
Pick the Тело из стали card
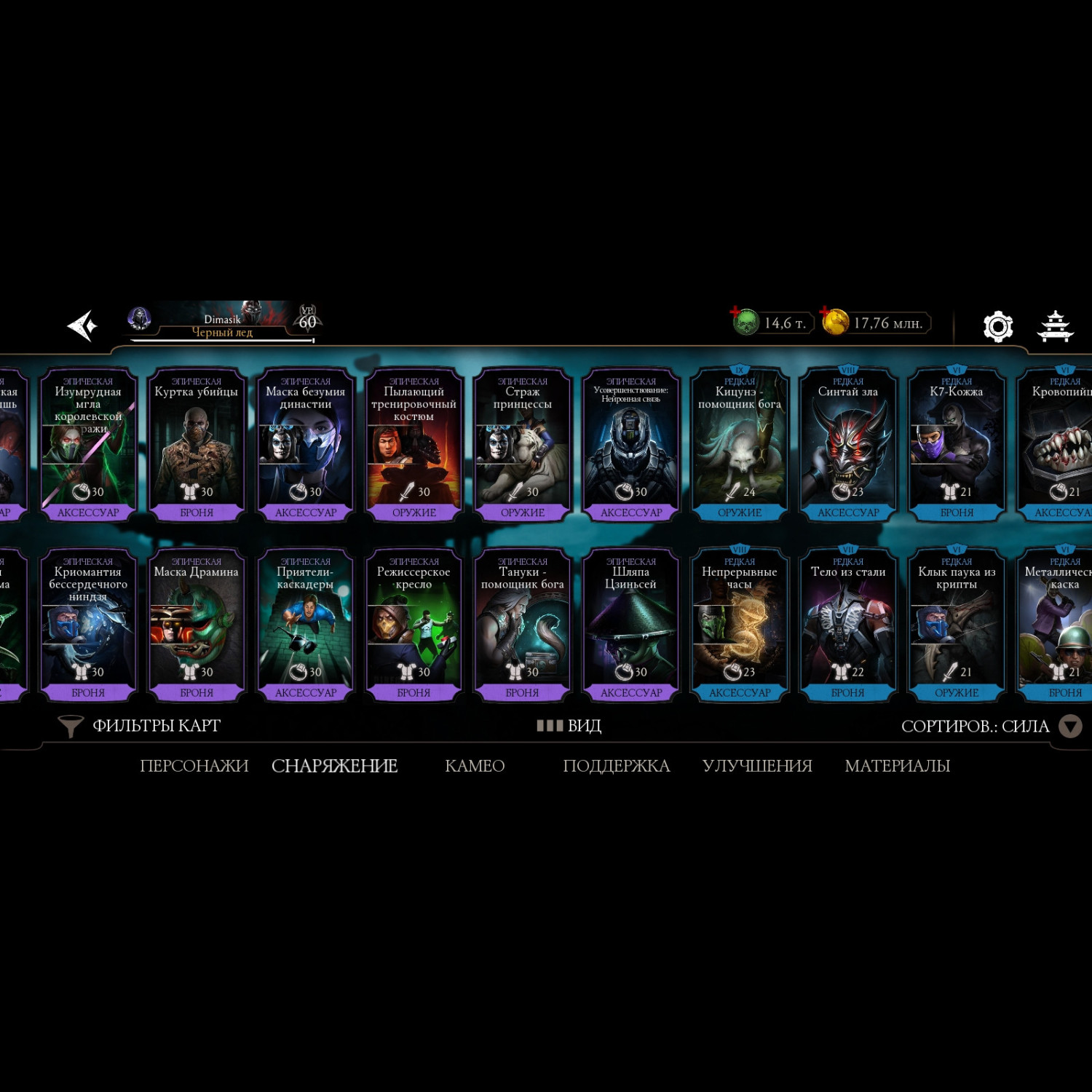click(848, 625)
